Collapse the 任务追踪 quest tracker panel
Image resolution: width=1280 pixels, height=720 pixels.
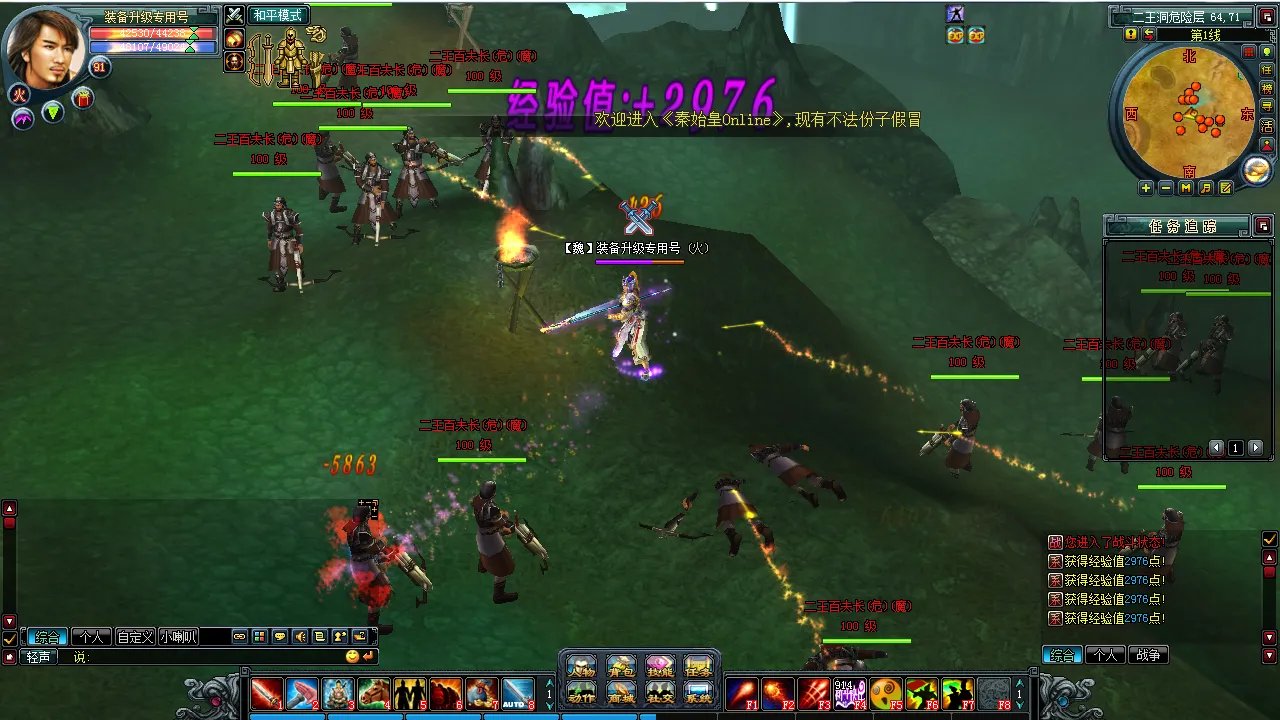(1263, 226)
